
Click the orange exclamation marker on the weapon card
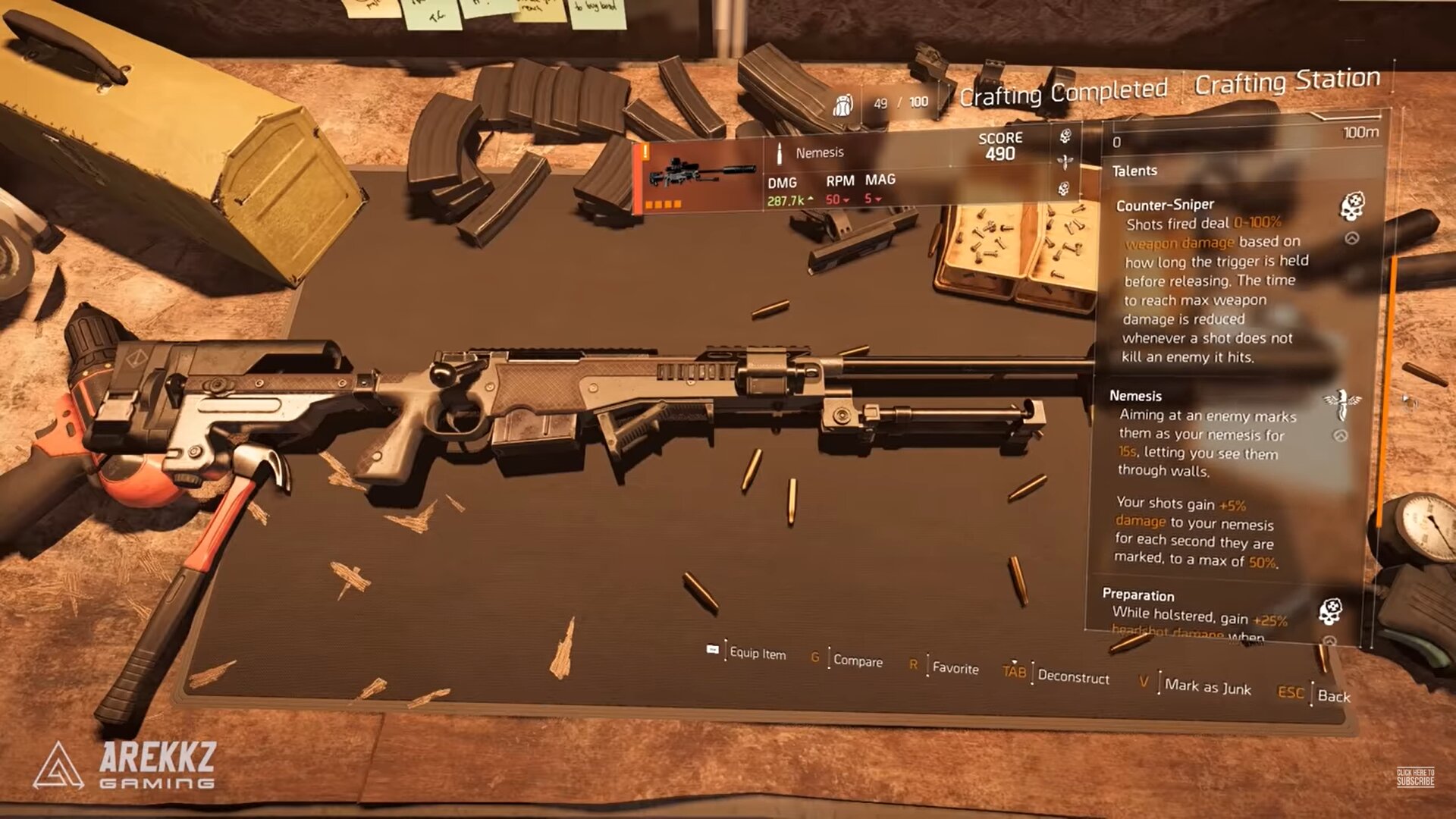coord(645,152)
